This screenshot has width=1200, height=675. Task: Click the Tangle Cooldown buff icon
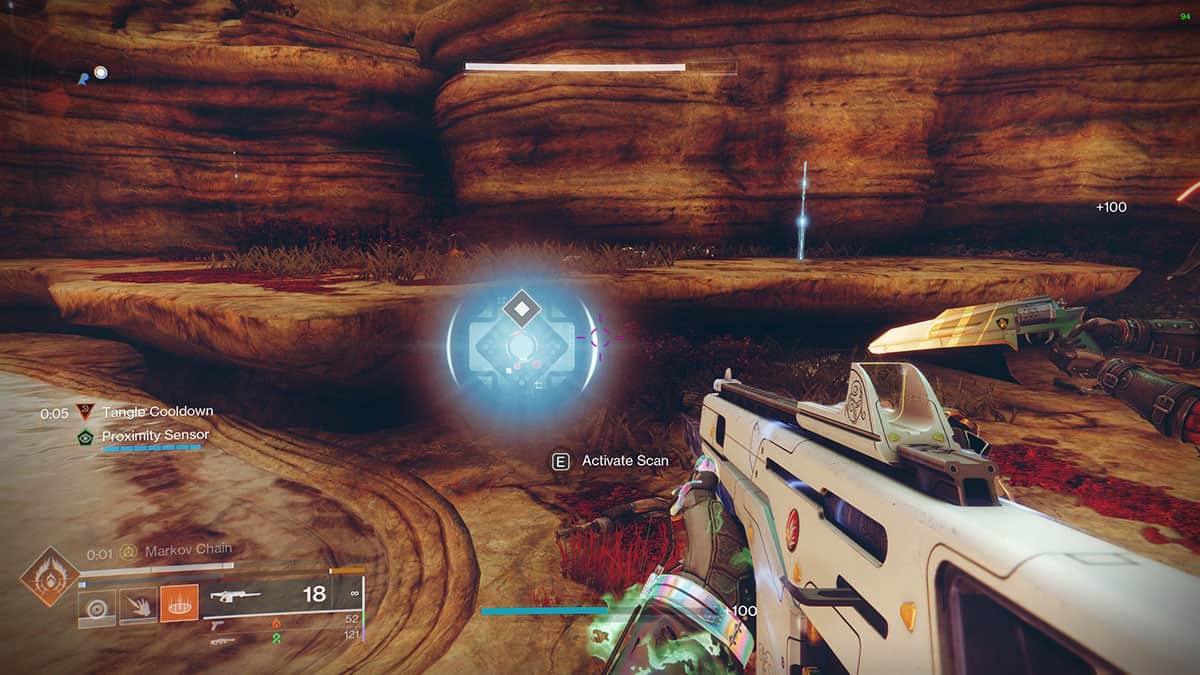(x=85, y=411)
